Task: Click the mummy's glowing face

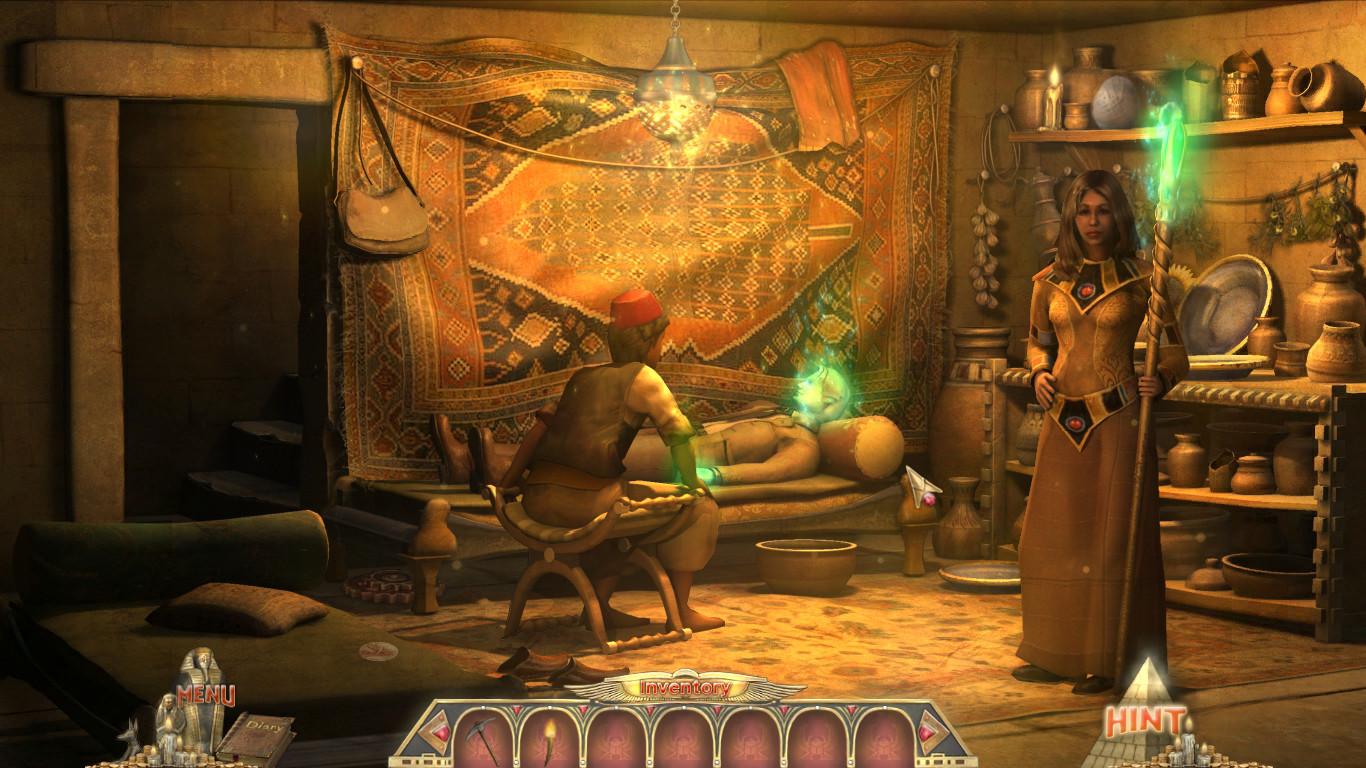Action: click(820, 390)
